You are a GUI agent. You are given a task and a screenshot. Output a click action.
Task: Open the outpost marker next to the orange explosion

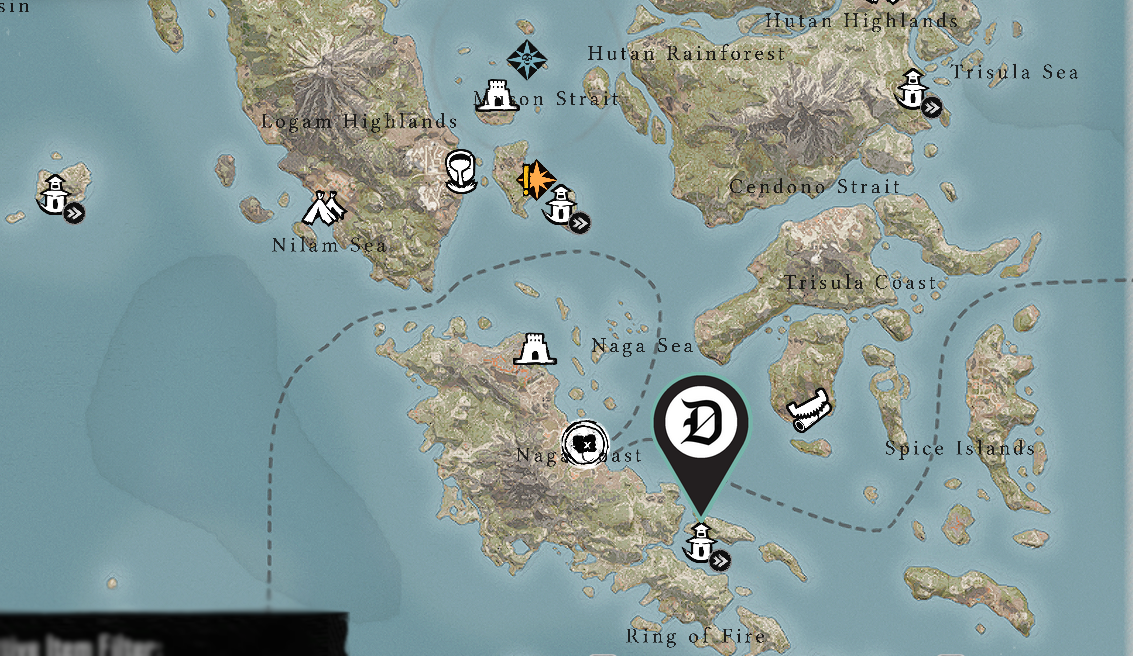coord(562,206)
